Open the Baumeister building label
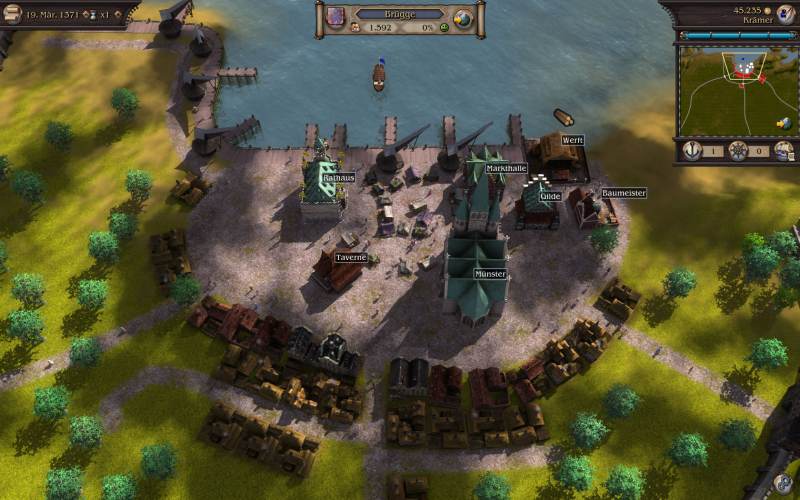 click(624, 193)
